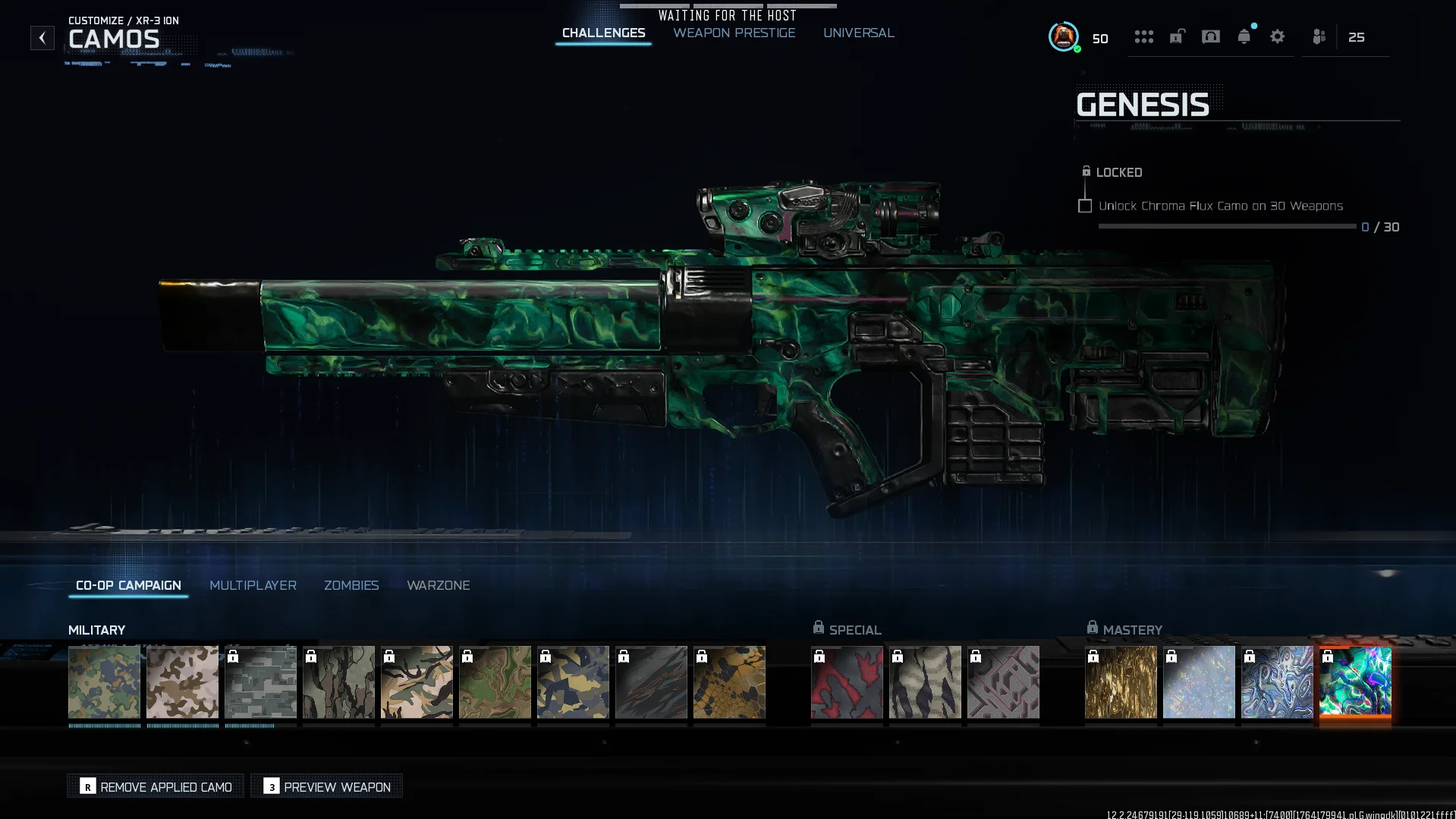Click the player profile avatar

[1063, 36]
